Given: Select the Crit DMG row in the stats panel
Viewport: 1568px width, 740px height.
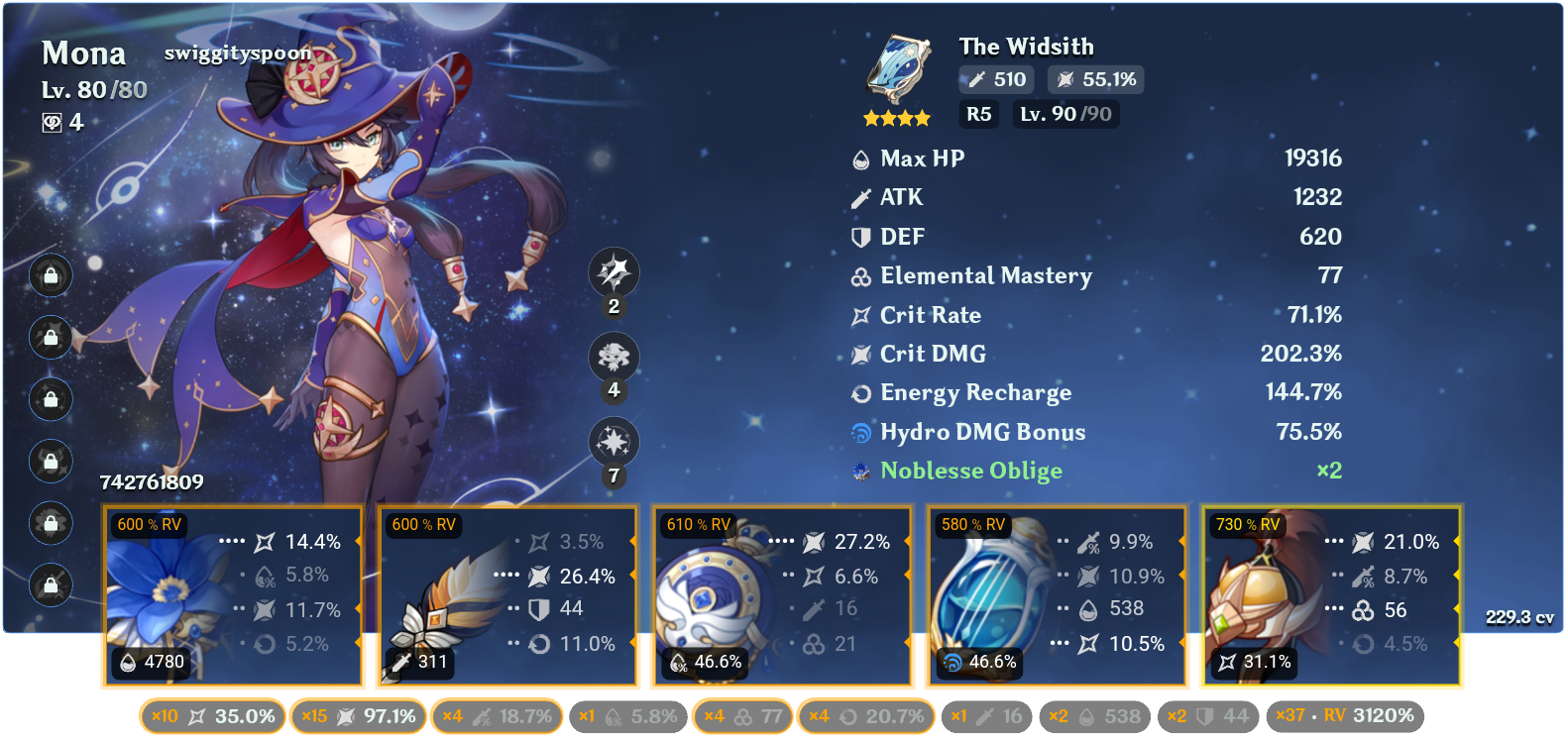Looking at the screenshot, I should [x=1090, y=354].
